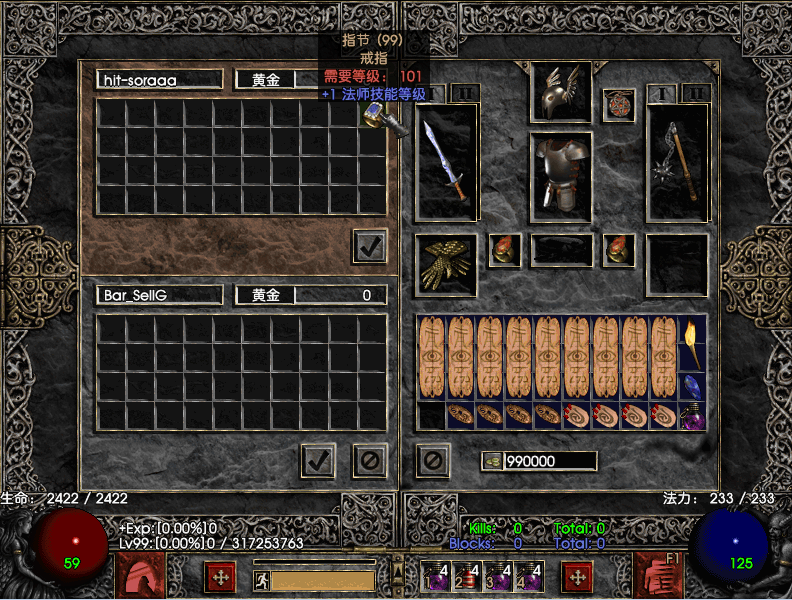Accept the trade with the checkmark beside the cancel button

pos(318,460)
